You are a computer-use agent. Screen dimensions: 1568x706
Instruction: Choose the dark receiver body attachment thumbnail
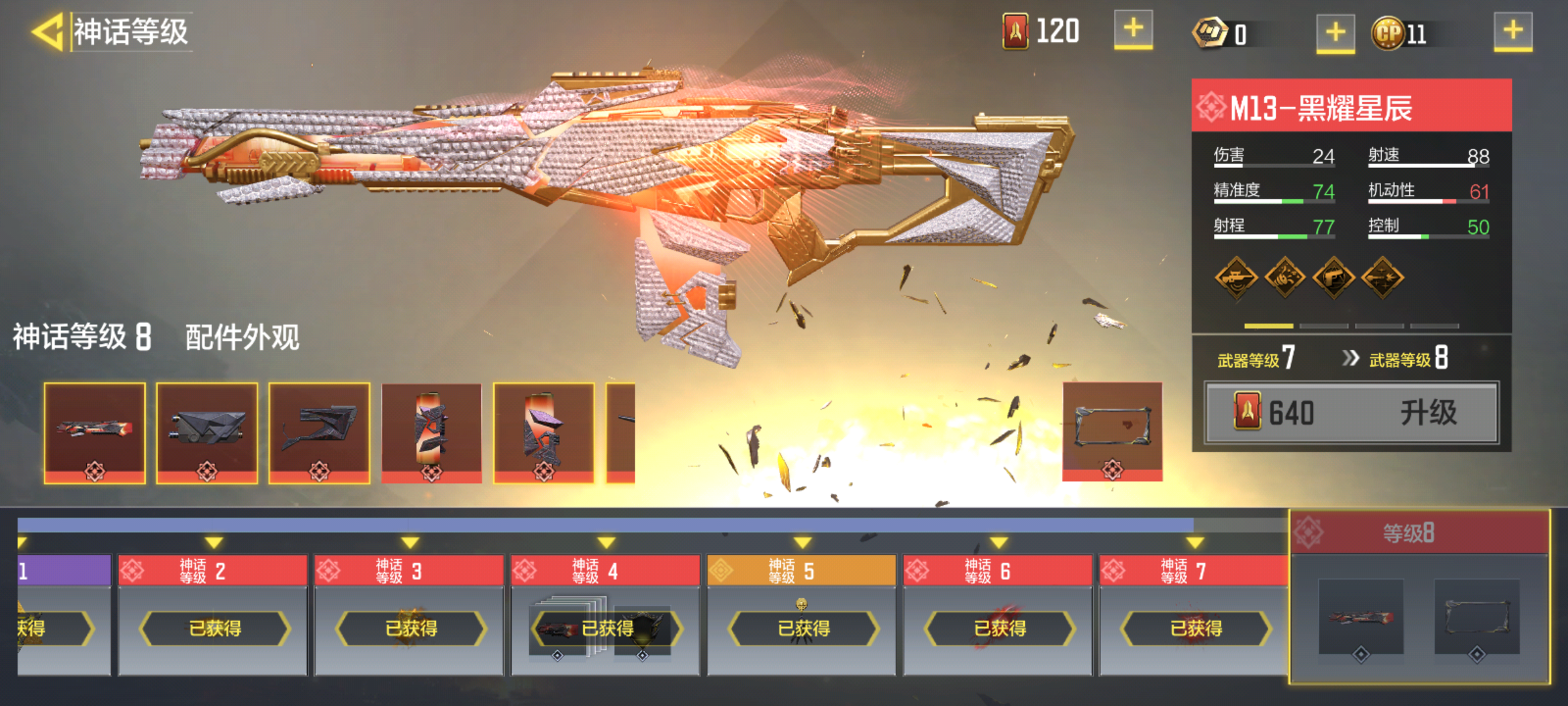pyautogui.click(x=207, y=433)
